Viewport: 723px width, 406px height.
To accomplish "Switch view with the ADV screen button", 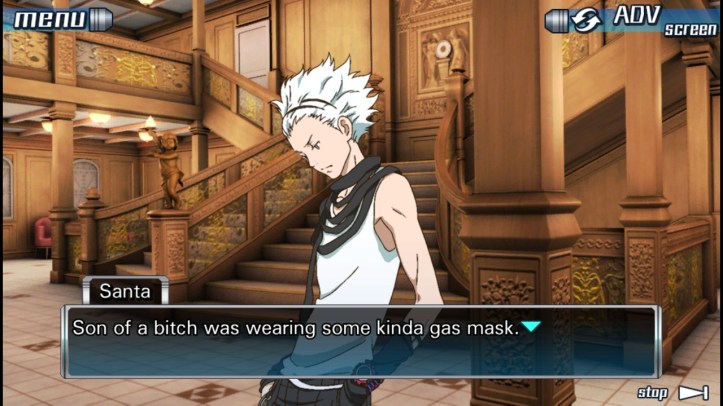I will [632, 19].
